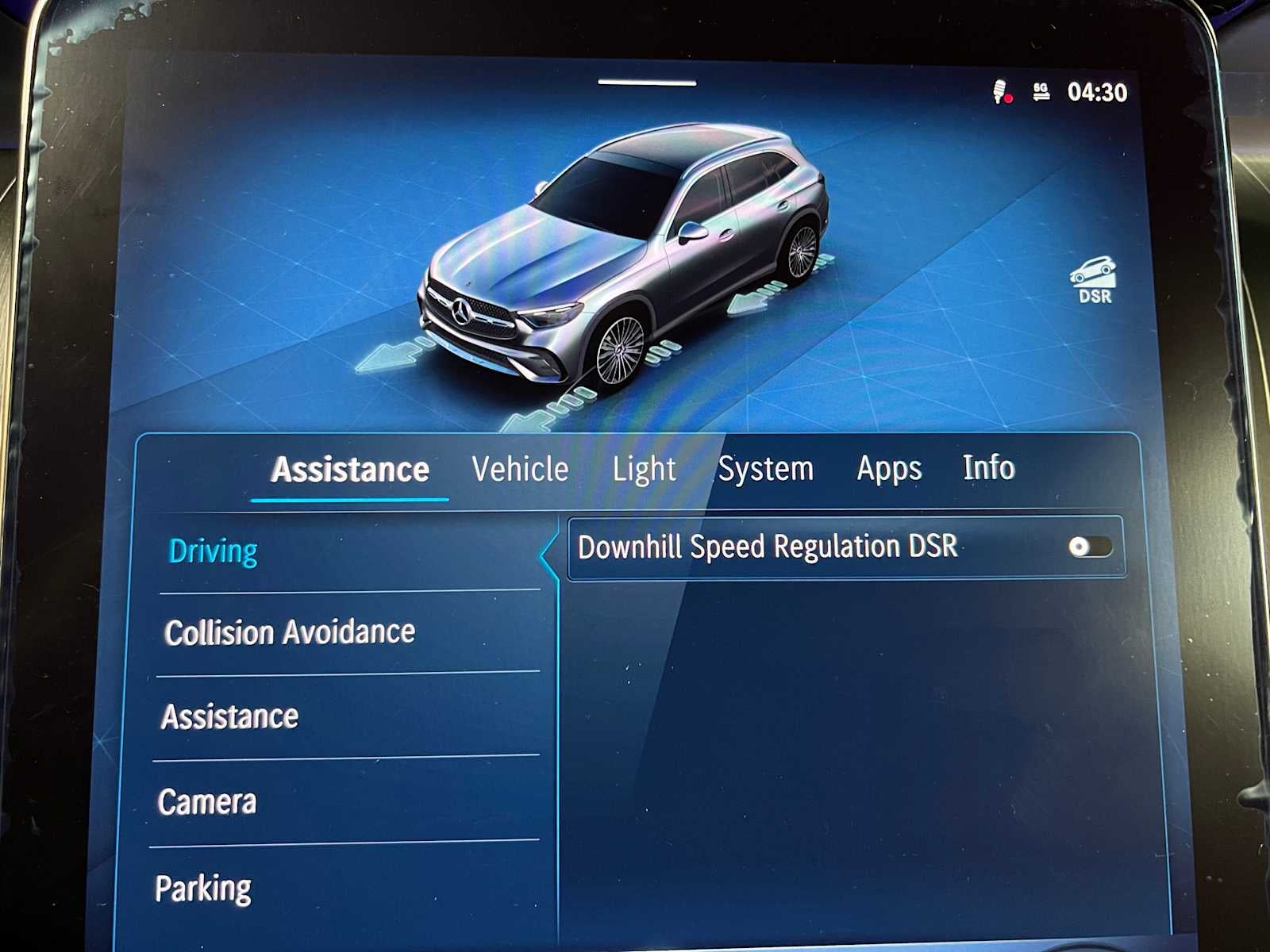
Task: Tap the red voice recording dot
Action: pos(1008,98)
